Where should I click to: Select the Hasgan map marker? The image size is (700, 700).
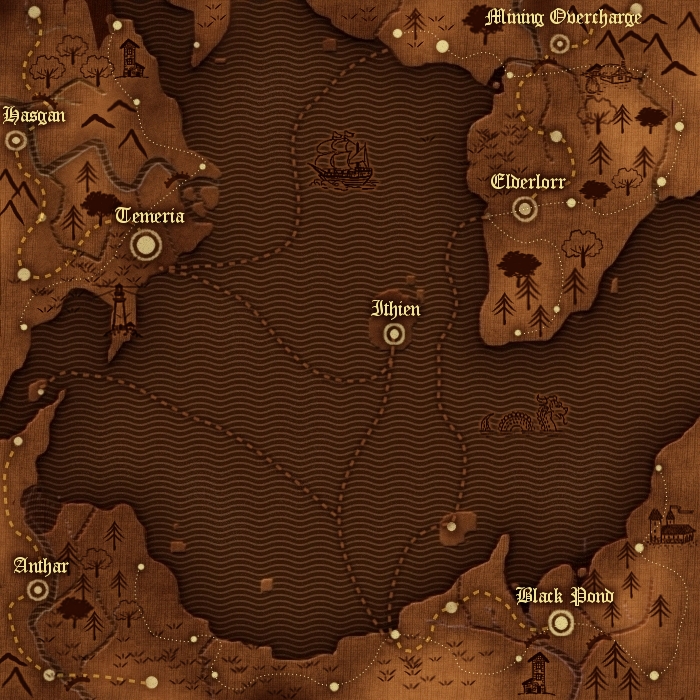coord(15,141)
